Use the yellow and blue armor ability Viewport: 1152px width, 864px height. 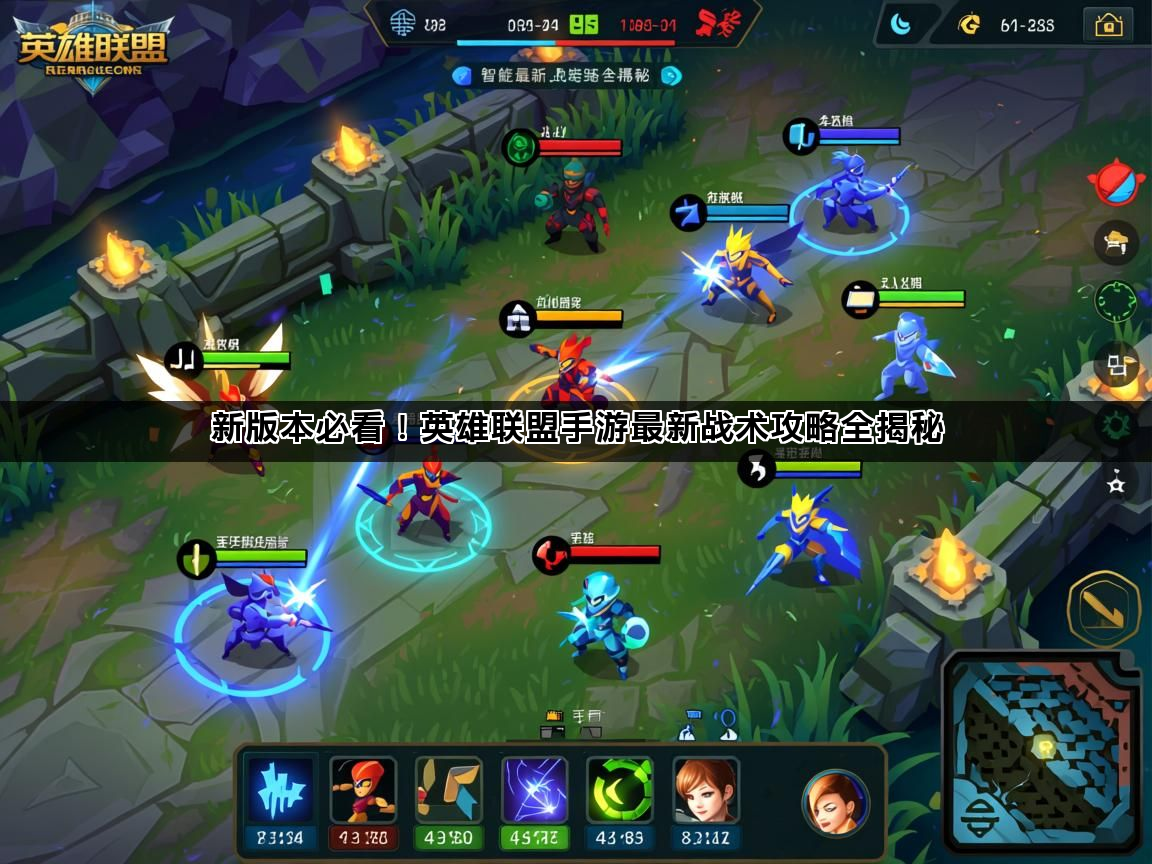point(449,789)
